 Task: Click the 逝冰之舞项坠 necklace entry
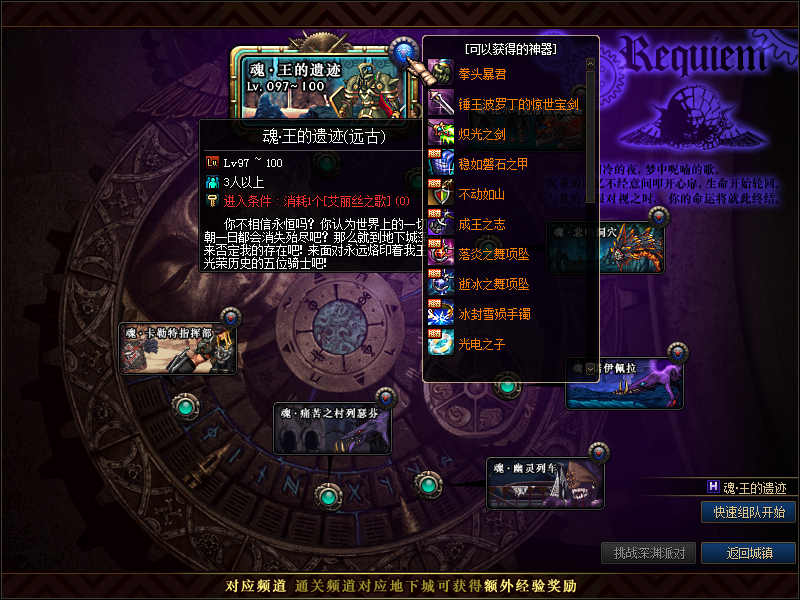pyautogui.click(x=493, y=284)
